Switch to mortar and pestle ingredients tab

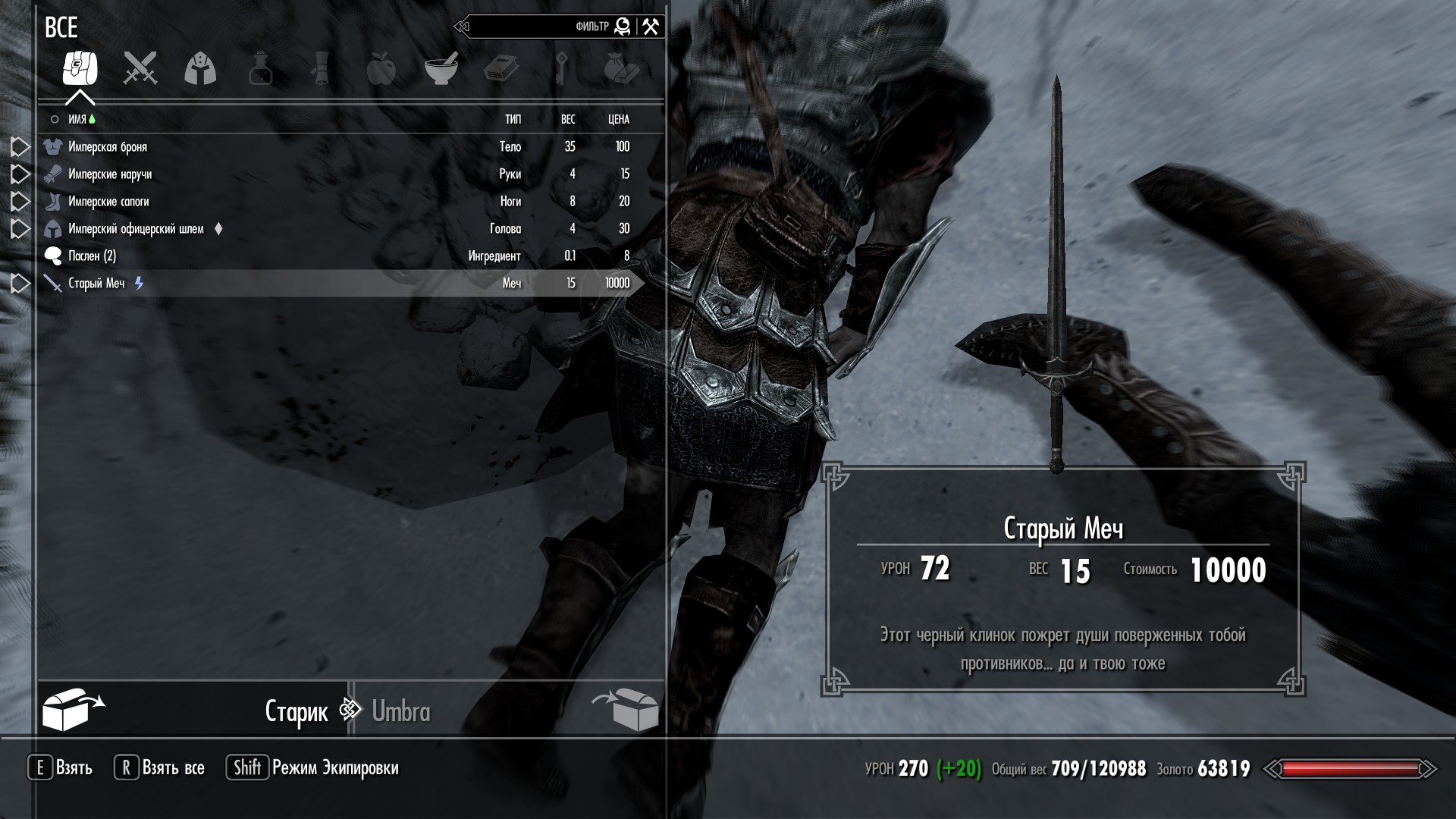(441, 69)
